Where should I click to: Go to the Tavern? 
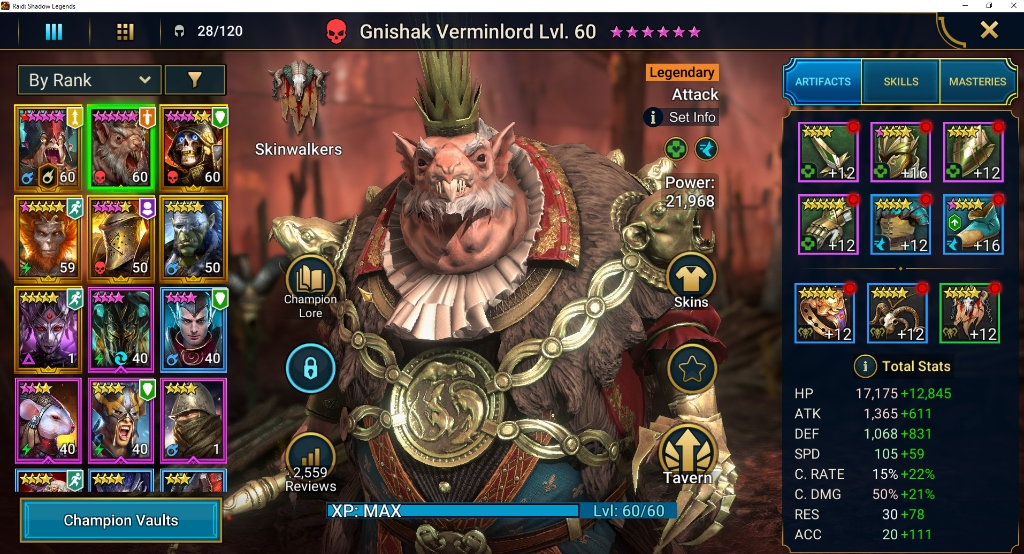click(688, 455)
